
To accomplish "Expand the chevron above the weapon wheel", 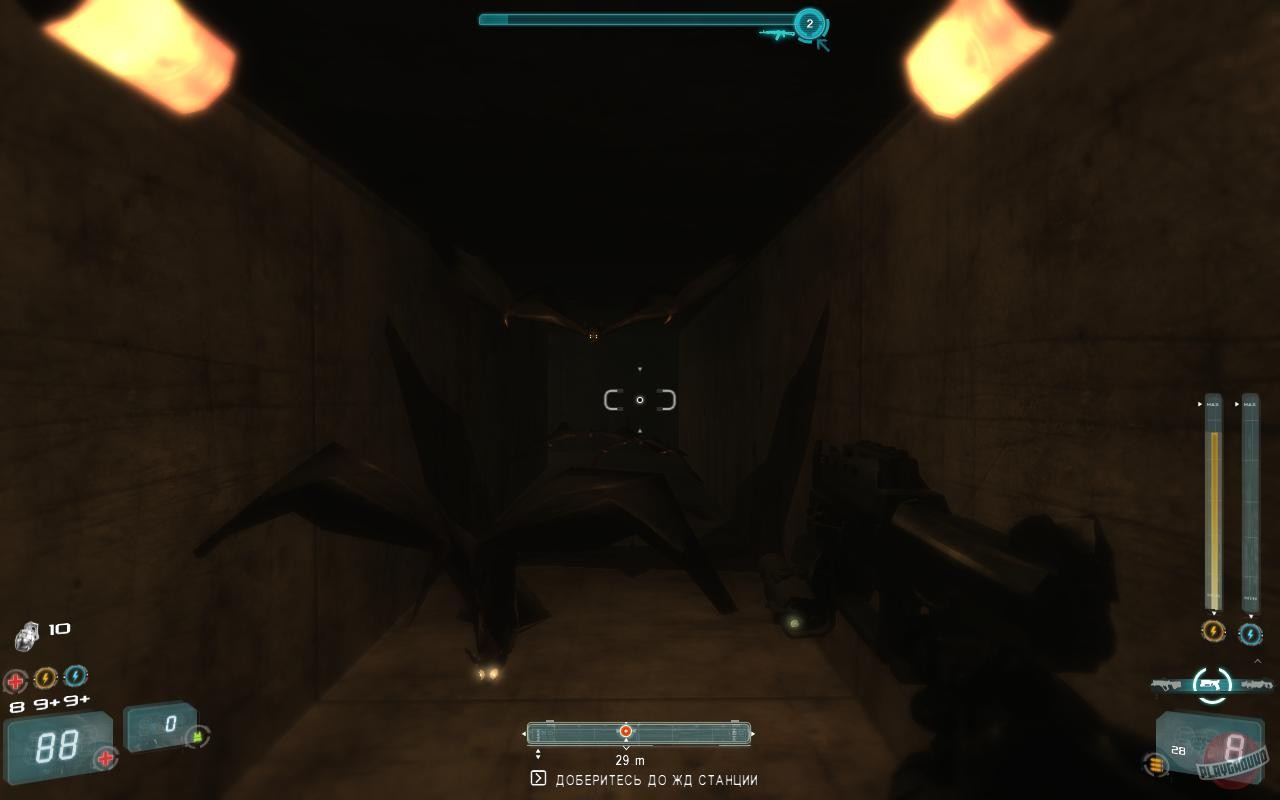I will 1257,660.
